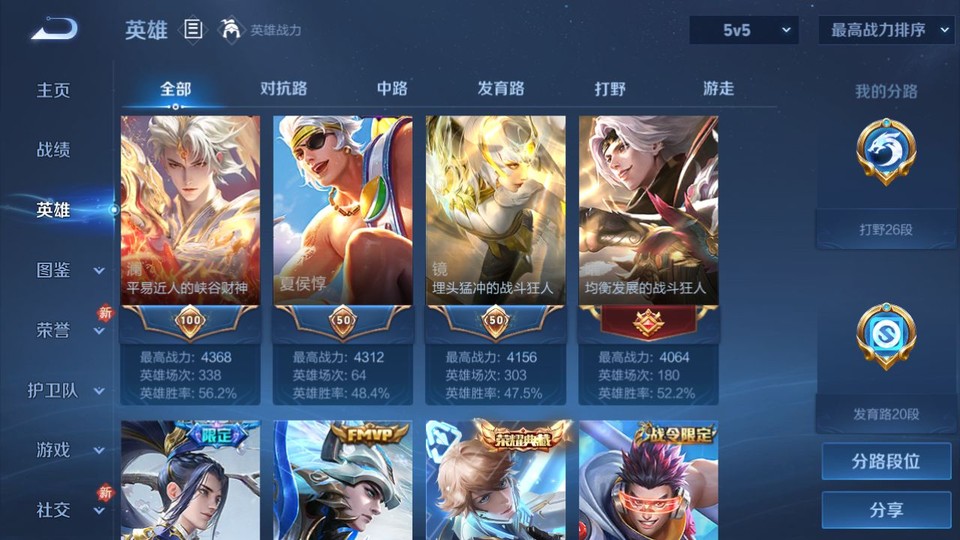Switch to the 游走 tab
The image size is (960, 540).
pyautogui.click(x=718, y=88)
